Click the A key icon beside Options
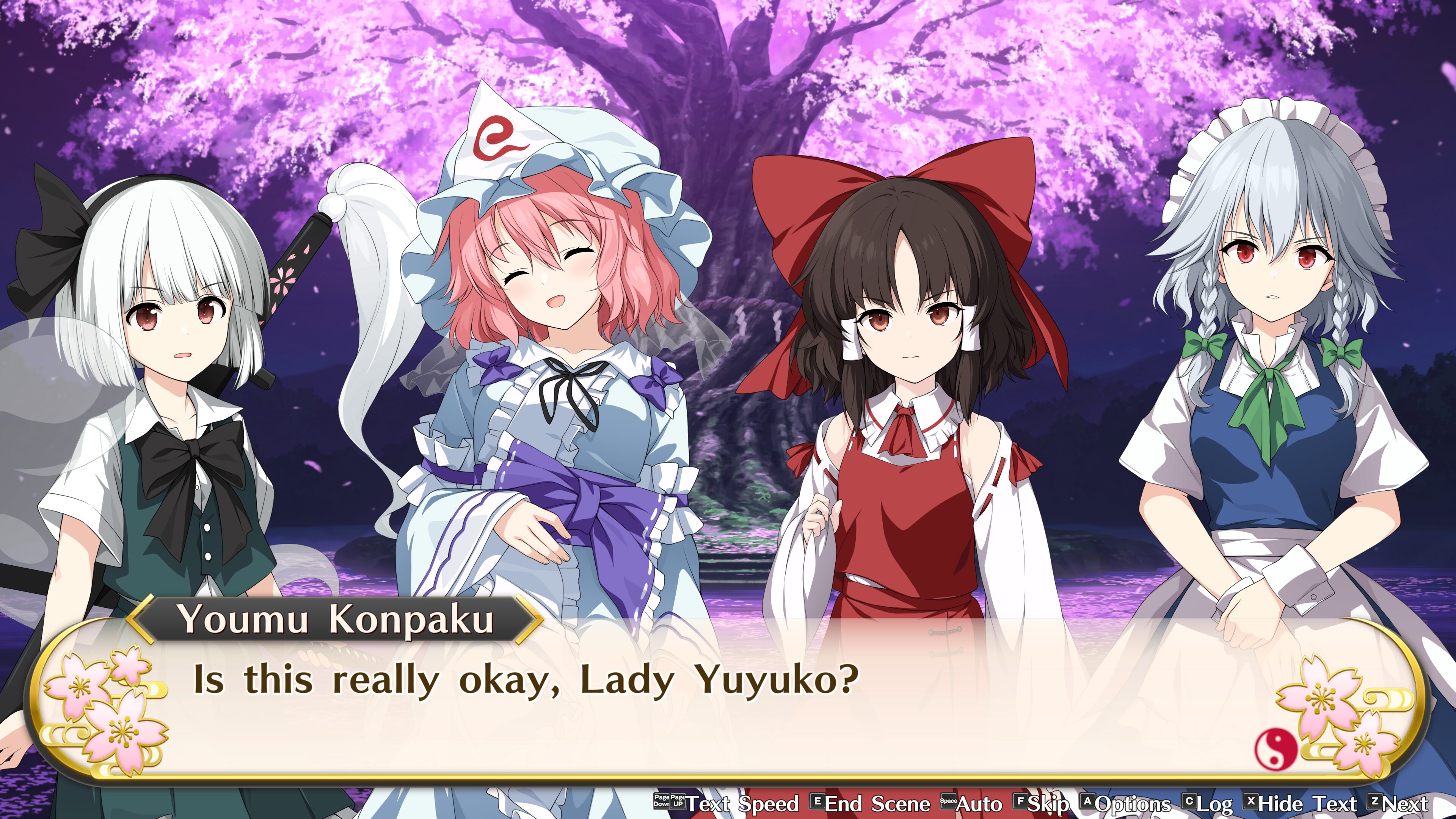The height and width of the screenshot is (819, 1456). 1087,802
